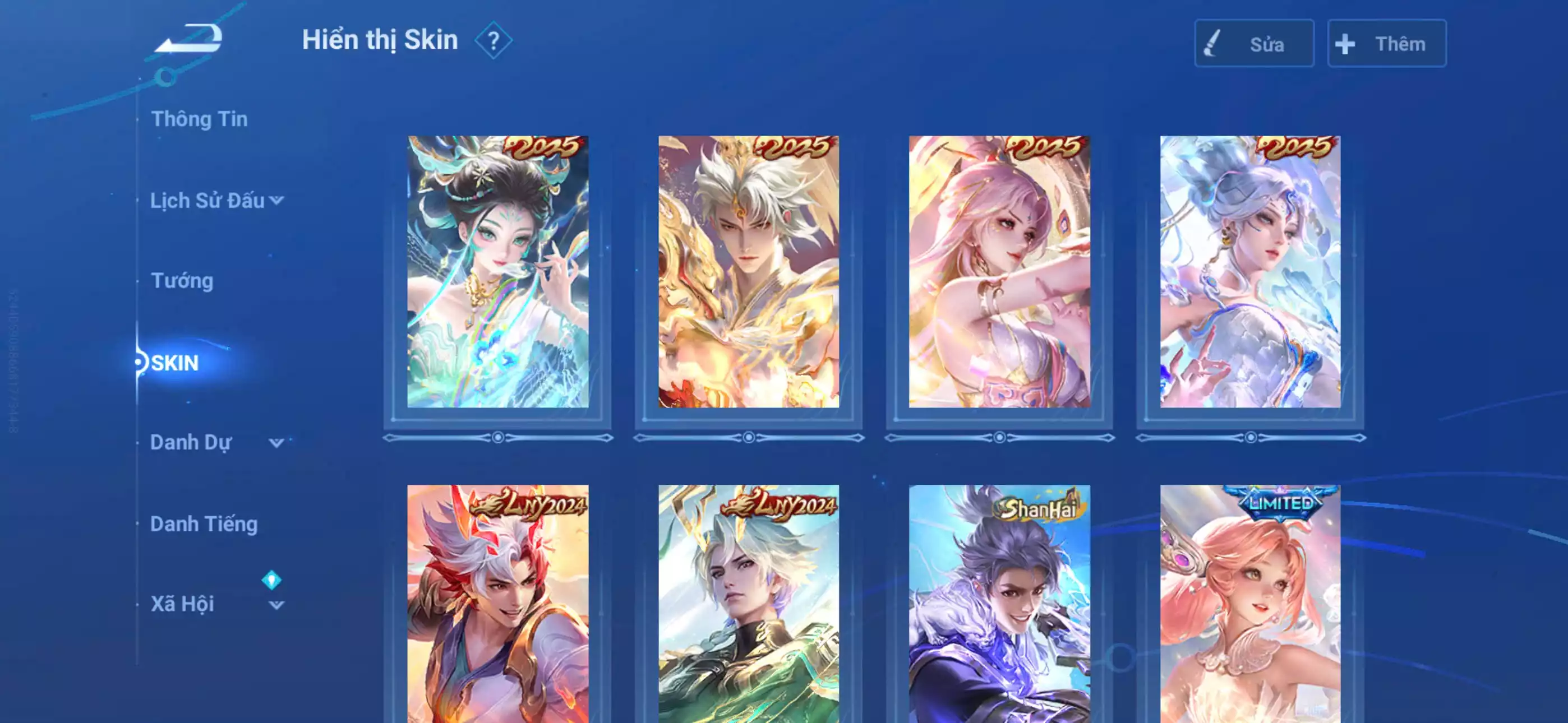Select the SKIN section indicator dot
Image resolution: width=1568 pixels, height=723 pixels.
(x=139, y=362)
